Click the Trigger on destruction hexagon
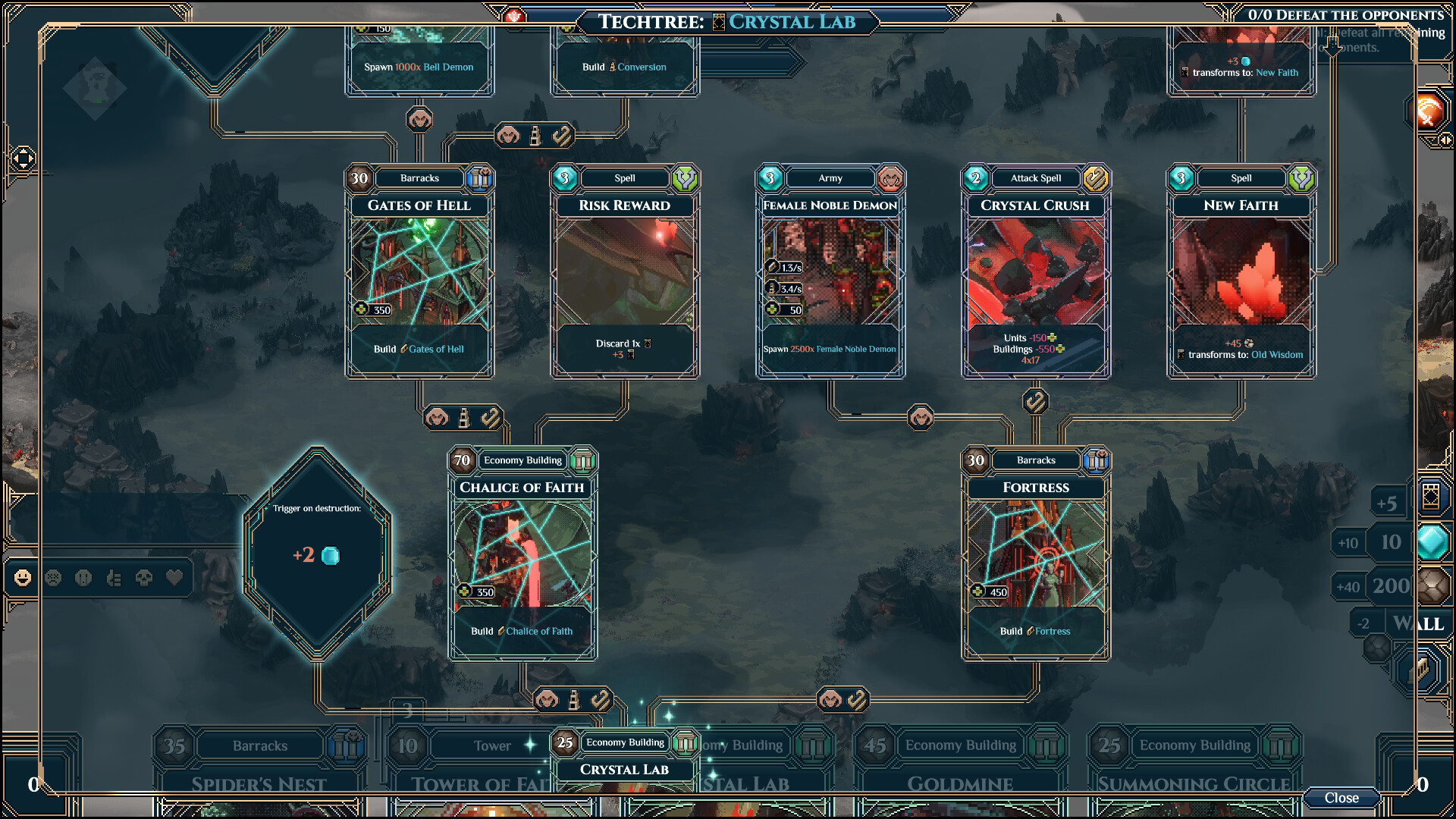This screenshot has height=819, width=1456. tap(317, 552)
